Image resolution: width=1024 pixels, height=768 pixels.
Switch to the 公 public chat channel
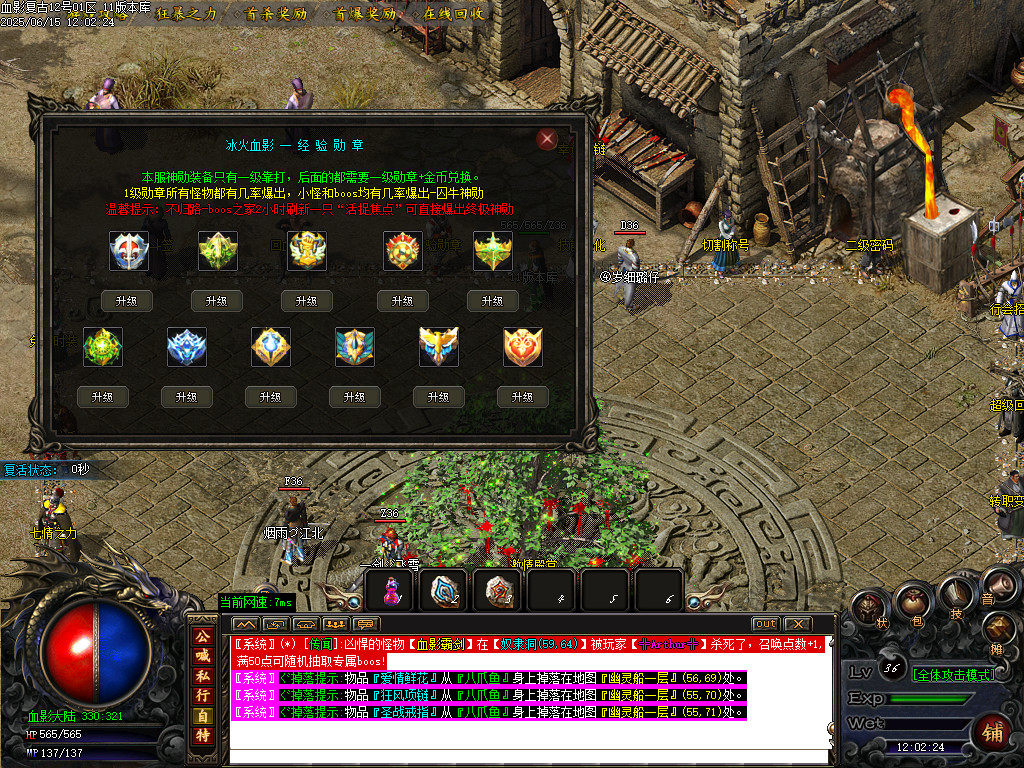pyautogui.click(x=202, y=636)
